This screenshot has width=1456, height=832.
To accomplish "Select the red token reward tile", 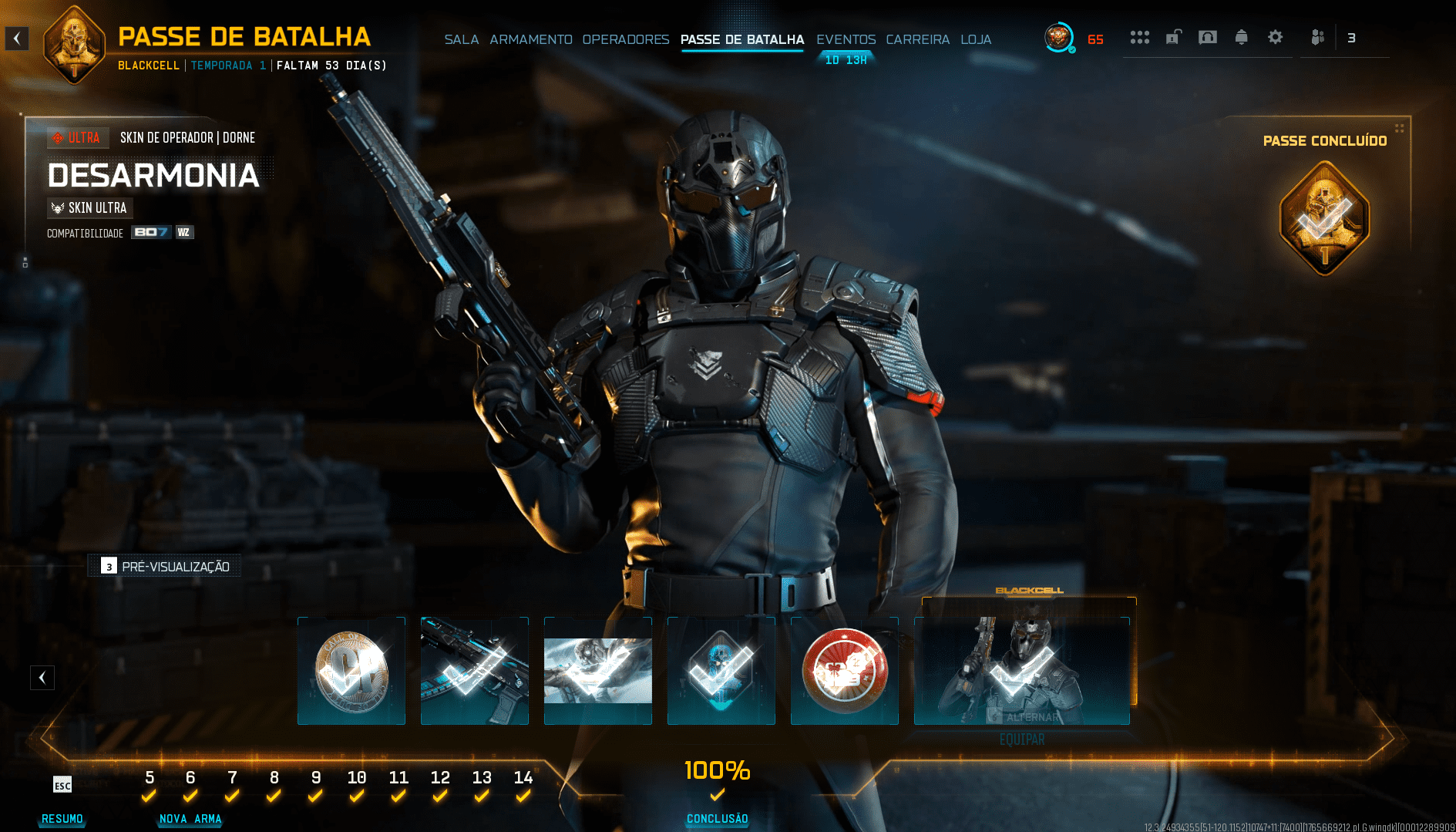I will [845, 671].
